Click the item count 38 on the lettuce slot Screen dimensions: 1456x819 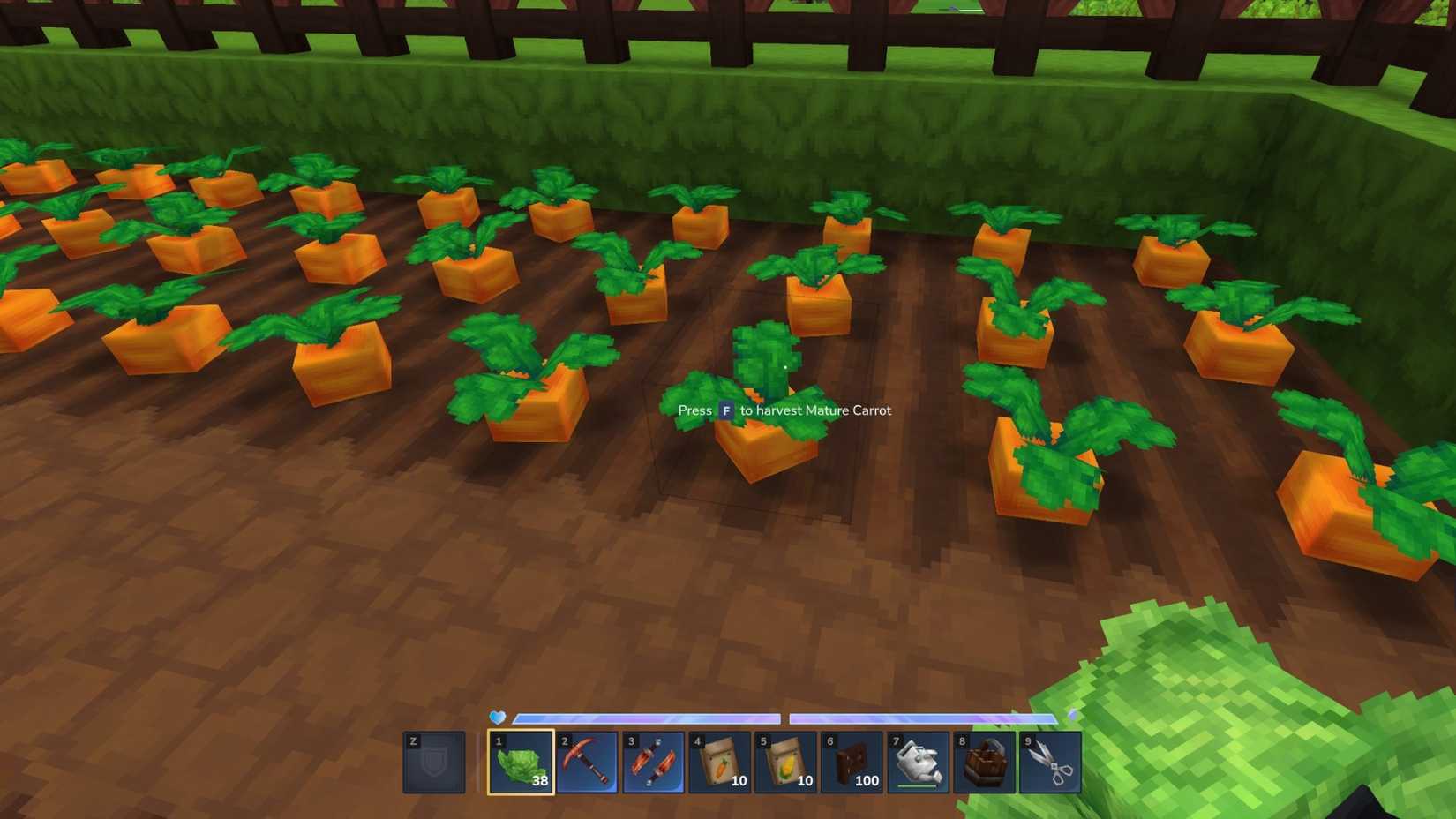tap(540, 780)
